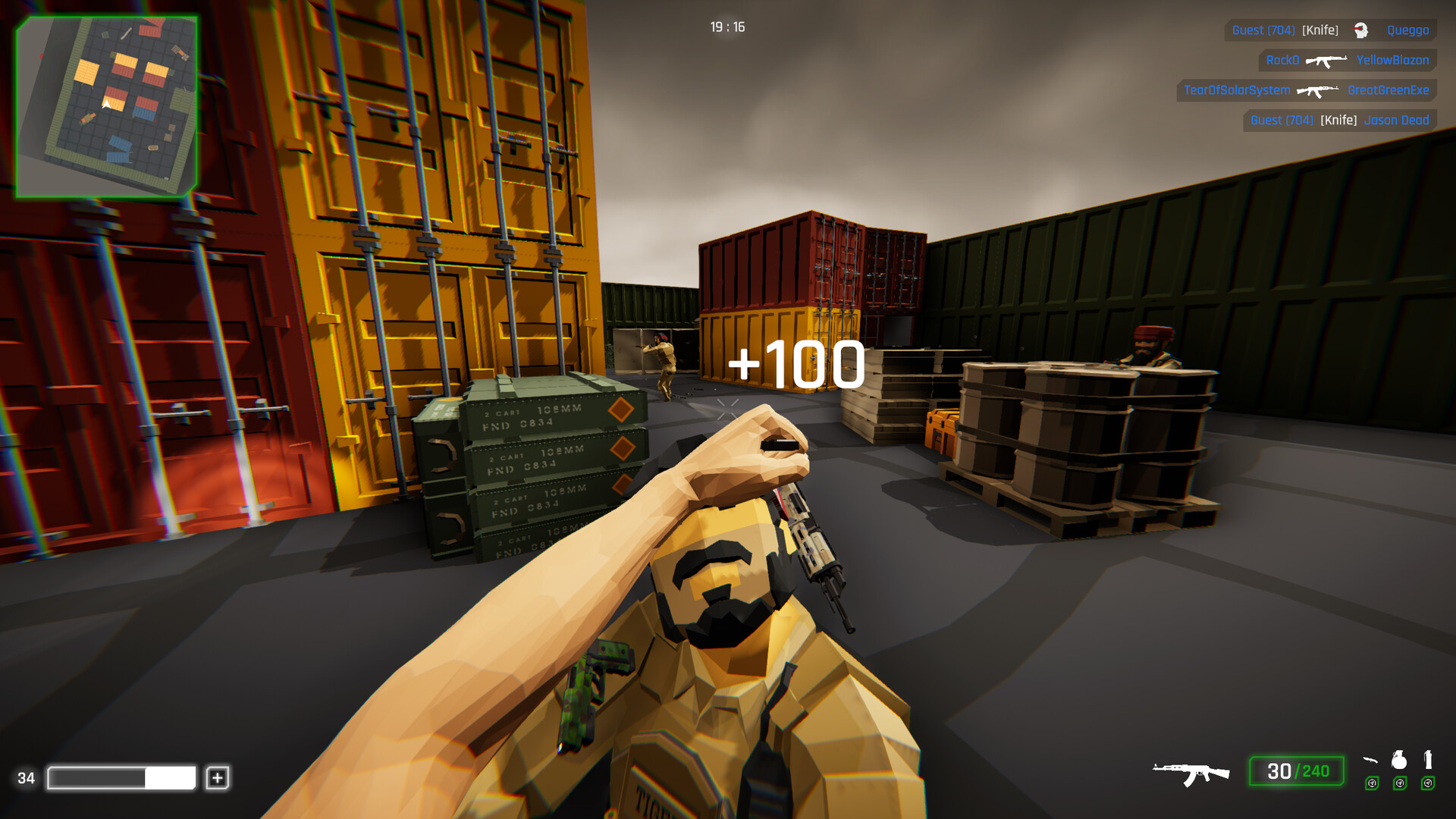Click the player arrow marker on the minimap
1456x819 pixels.
click(106, 105)
